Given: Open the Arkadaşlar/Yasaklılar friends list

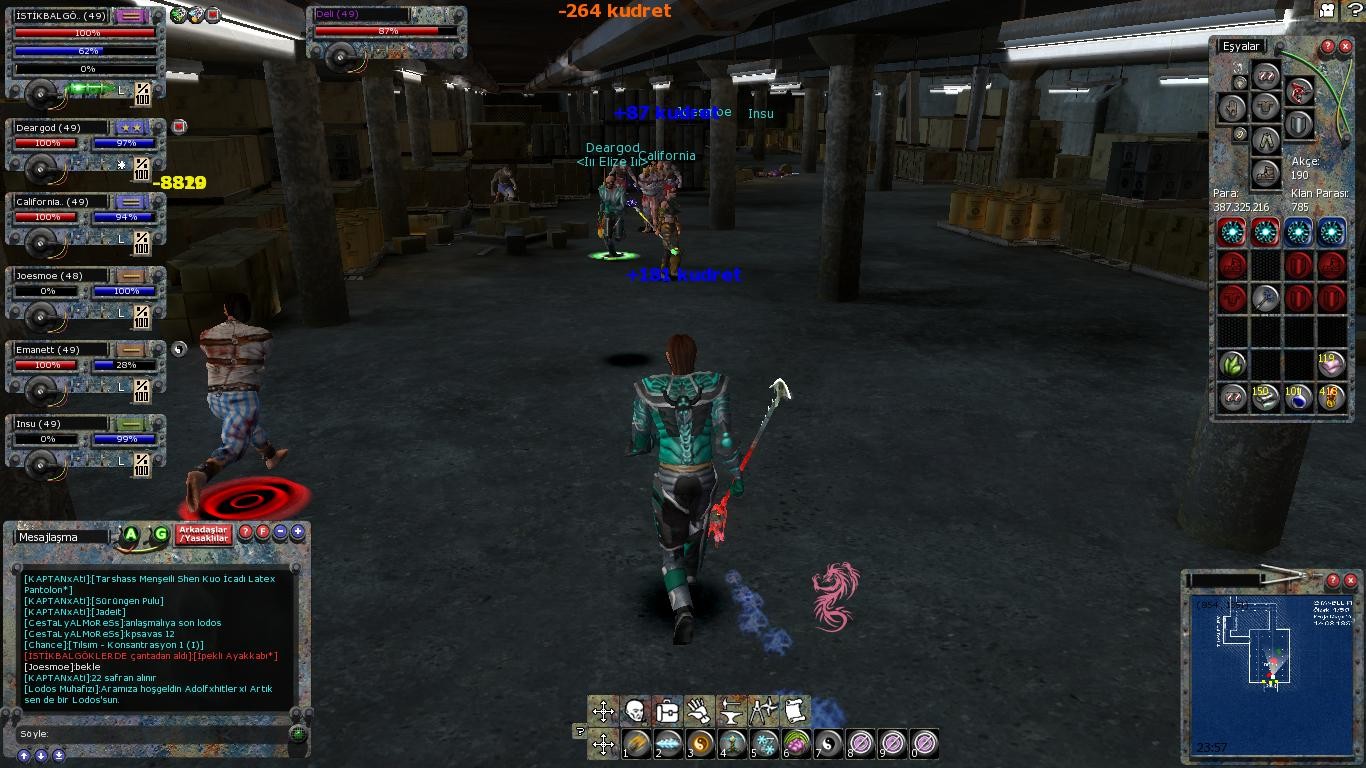Looking at the screenshot, I should 204,534.
